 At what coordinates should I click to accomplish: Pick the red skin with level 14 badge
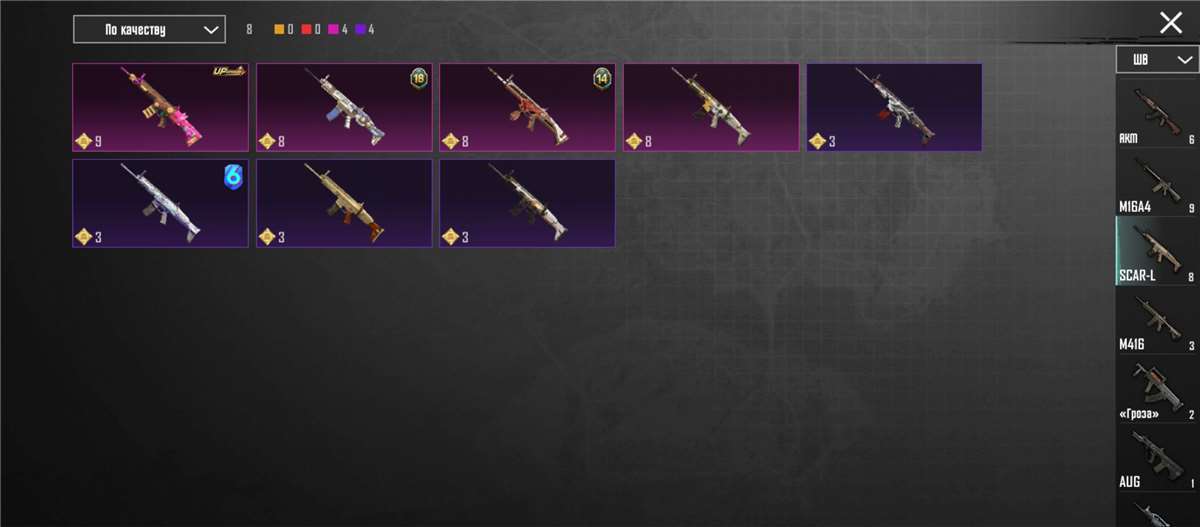point(527,107)
